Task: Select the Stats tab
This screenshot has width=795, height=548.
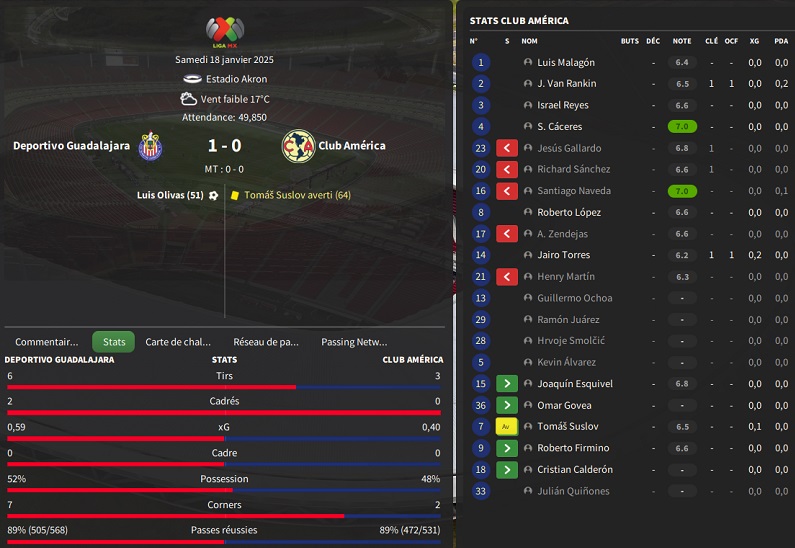Action: (114, 342)
